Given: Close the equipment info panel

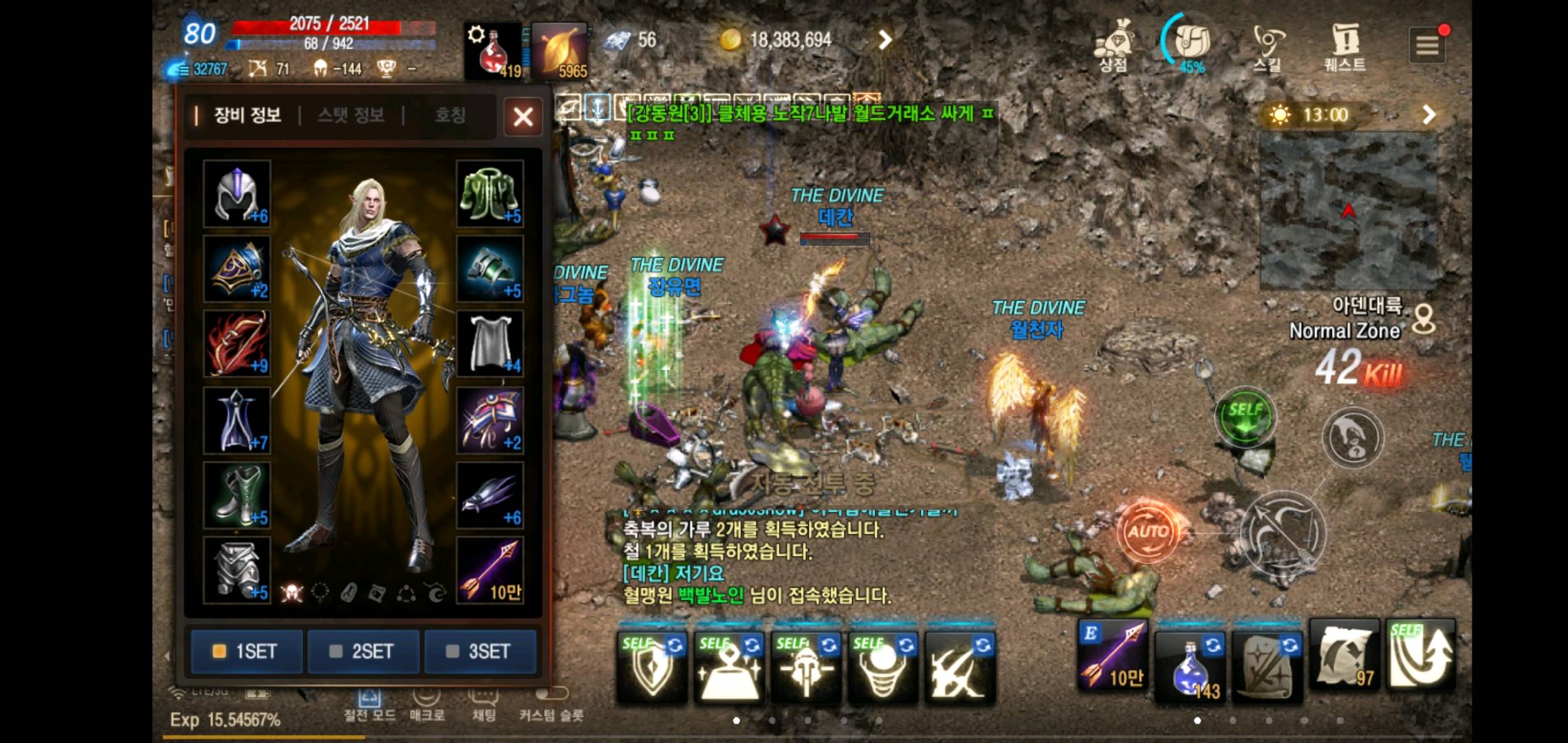Looking at the screenshot, I should point(523,117).
